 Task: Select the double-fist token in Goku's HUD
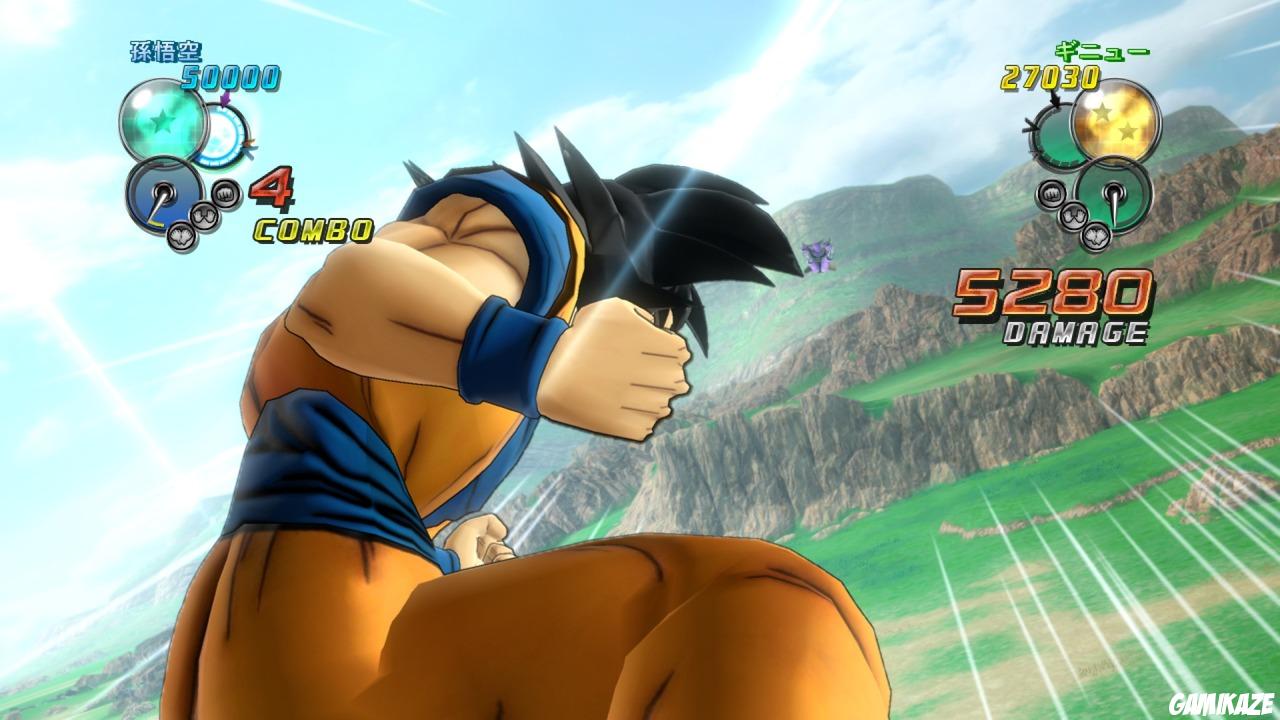(205, 217)
